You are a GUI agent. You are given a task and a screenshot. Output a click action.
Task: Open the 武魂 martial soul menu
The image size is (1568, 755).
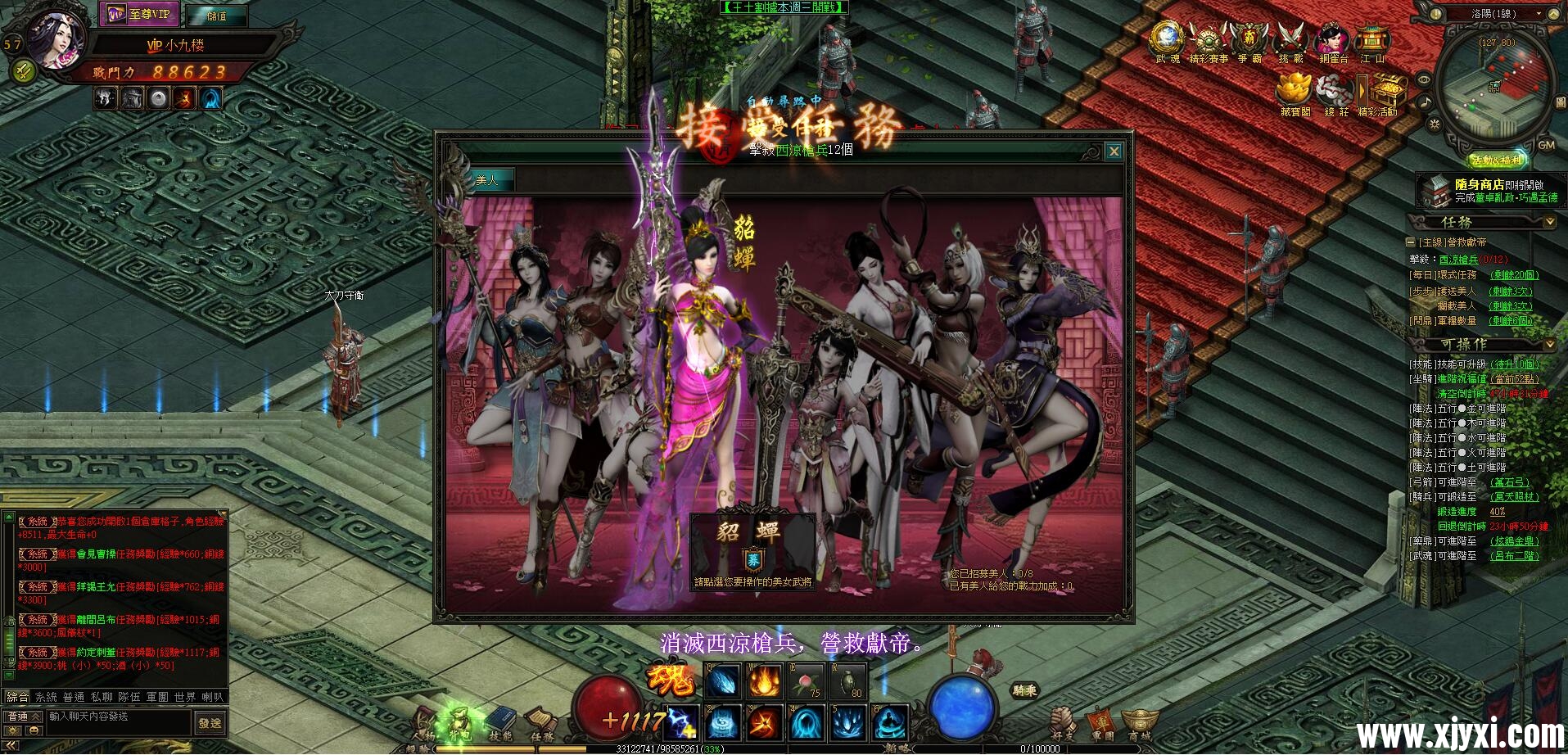[1167, 41]
